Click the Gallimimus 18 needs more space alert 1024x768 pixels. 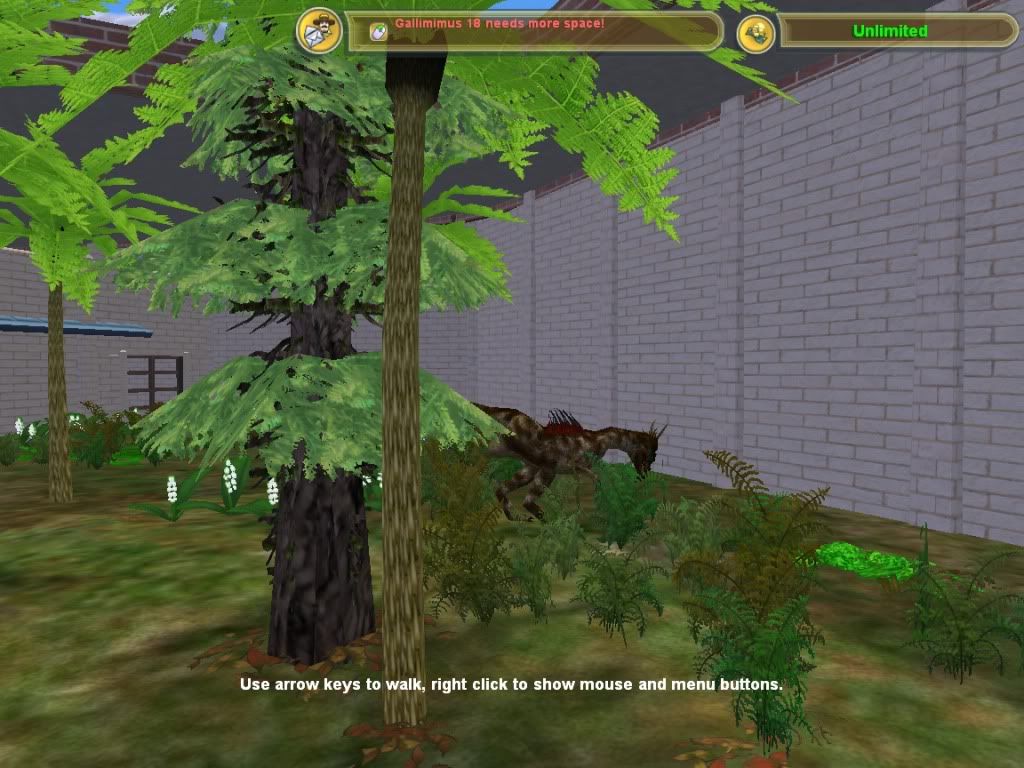click(499, 22)
